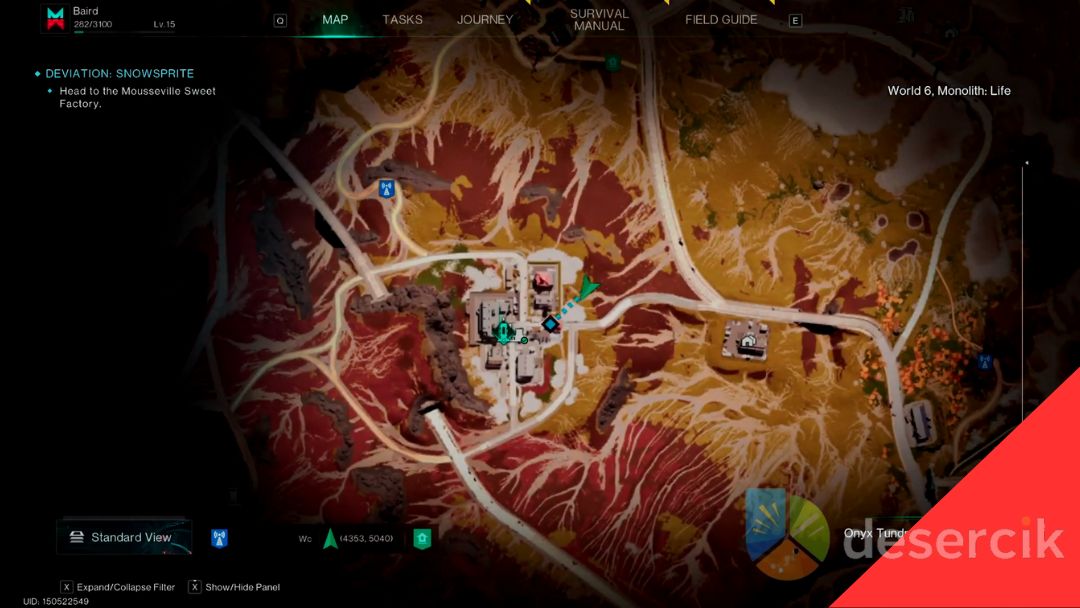Go to the Field Guide tab
The height and width of the screenshot is (608, 1080).
721,19
